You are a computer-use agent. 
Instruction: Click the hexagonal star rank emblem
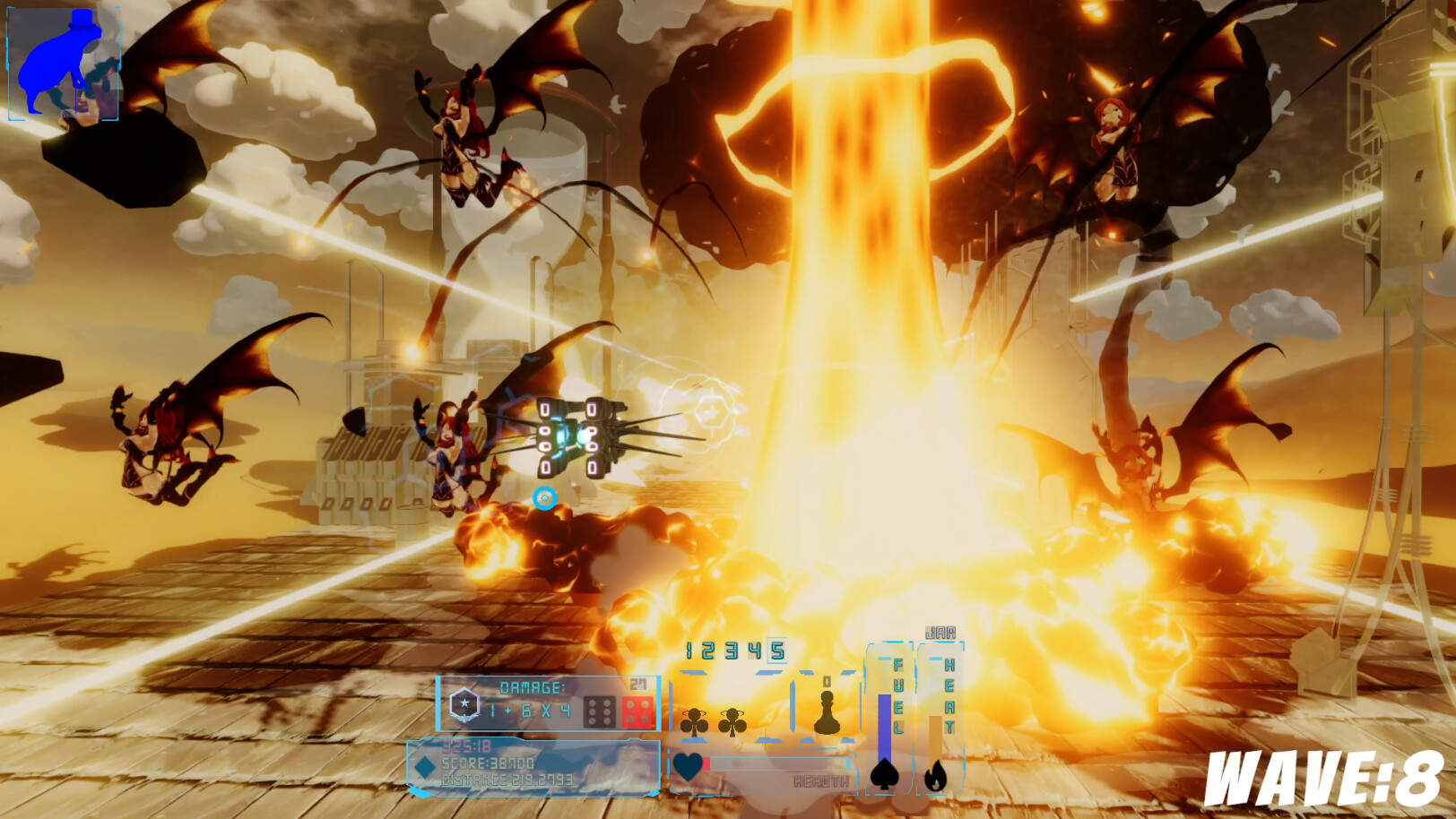pyautogui.click(x=464, y=704)
